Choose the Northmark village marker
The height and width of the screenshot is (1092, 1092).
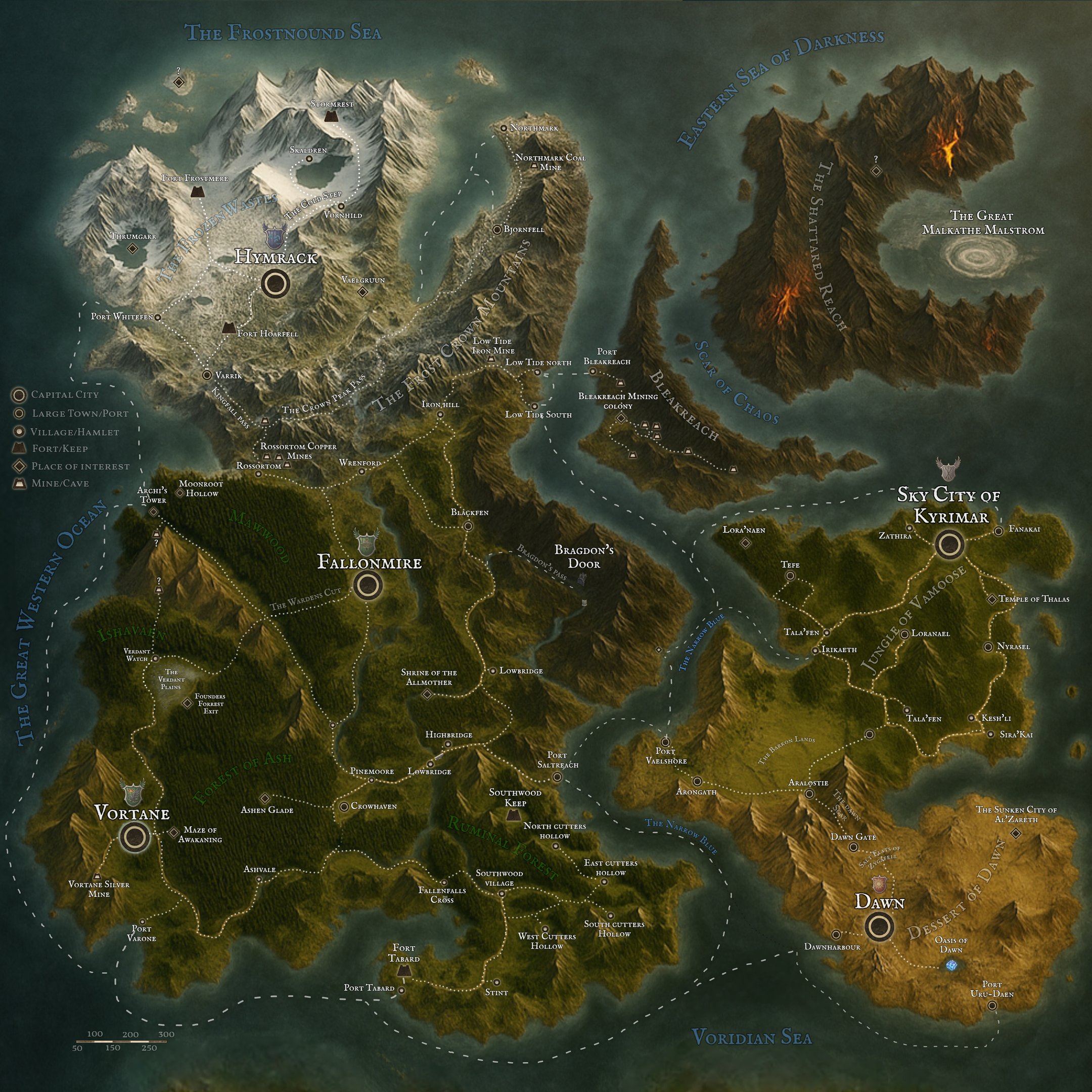(x=504, y=129)
